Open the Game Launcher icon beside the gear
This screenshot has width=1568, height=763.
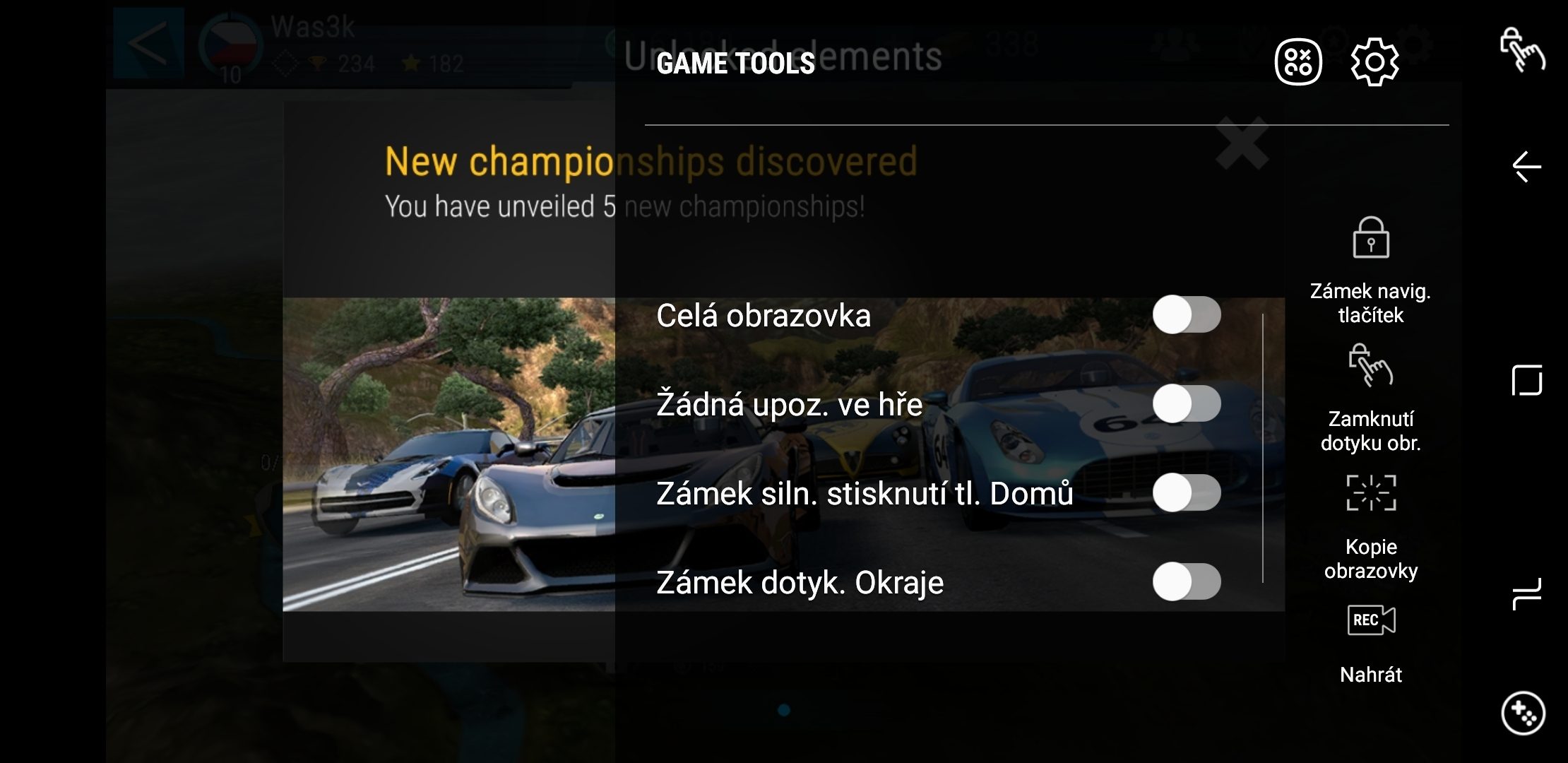coord(1298,62)
